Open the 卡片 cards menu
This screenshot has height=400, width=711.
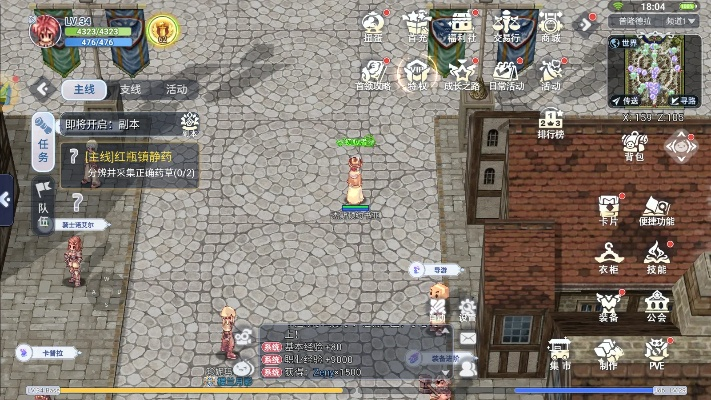(608, 208)
